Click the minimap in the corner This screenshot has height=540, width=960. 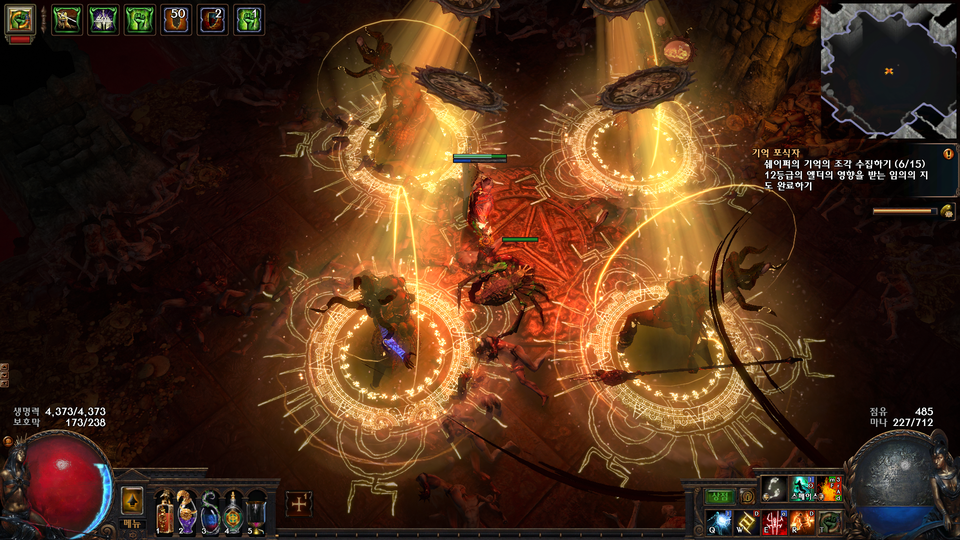(x=888, y=70)
